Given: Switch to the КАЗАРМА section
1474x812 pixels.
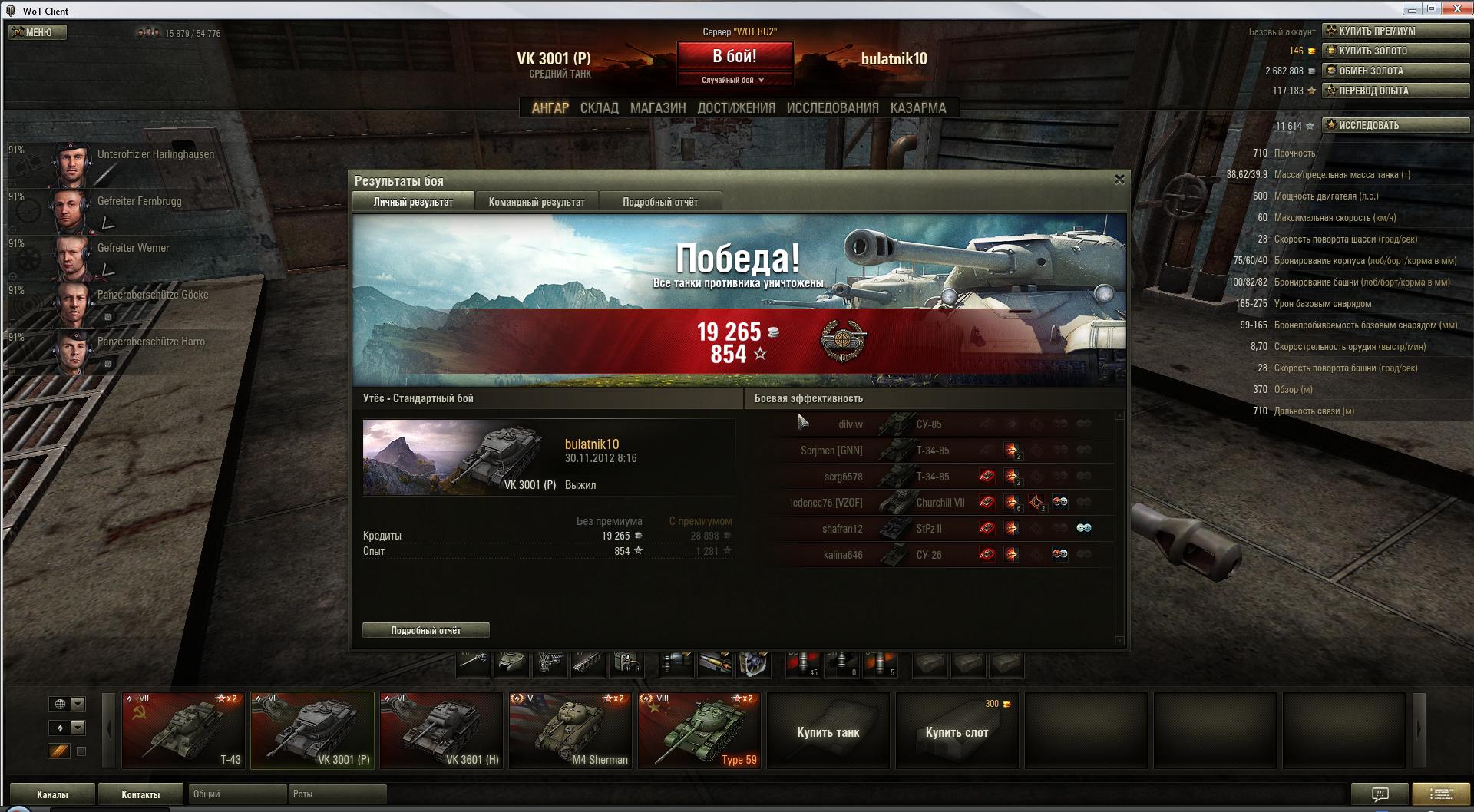Looking at the screenshot, I should coord(918,108).
